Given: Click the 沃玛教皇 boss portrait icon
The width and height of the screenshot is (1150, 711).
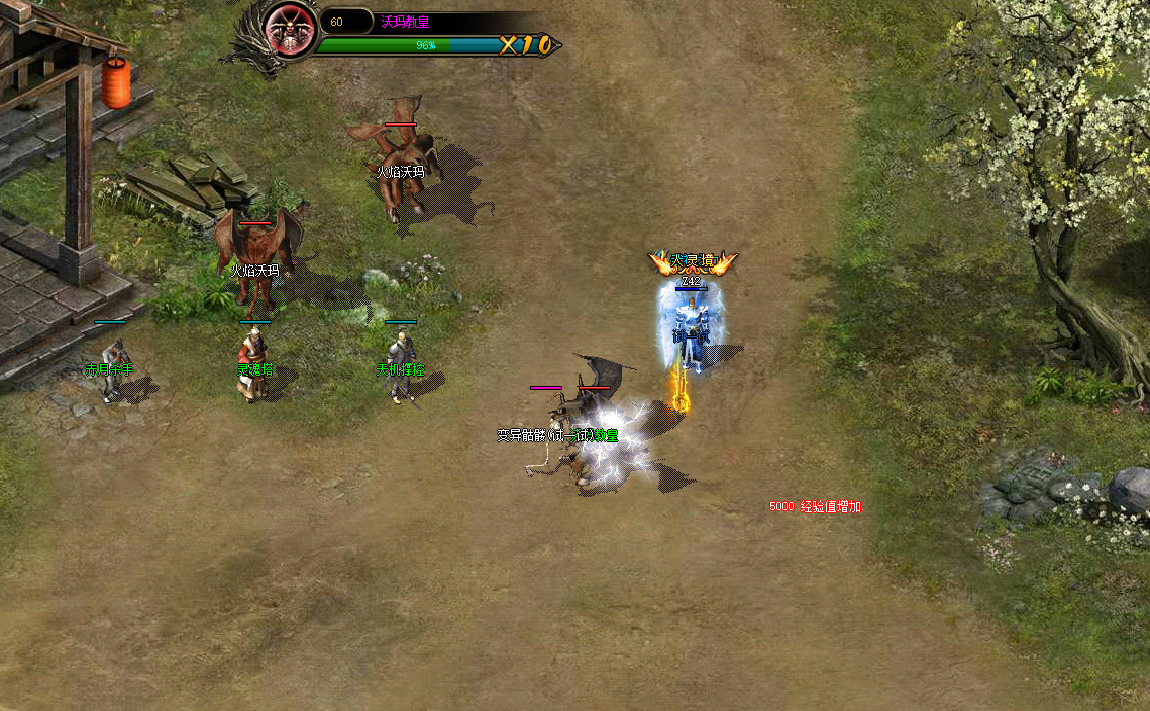Looking at the screenshot, I should pyautogui.click(x=291, y=30).
